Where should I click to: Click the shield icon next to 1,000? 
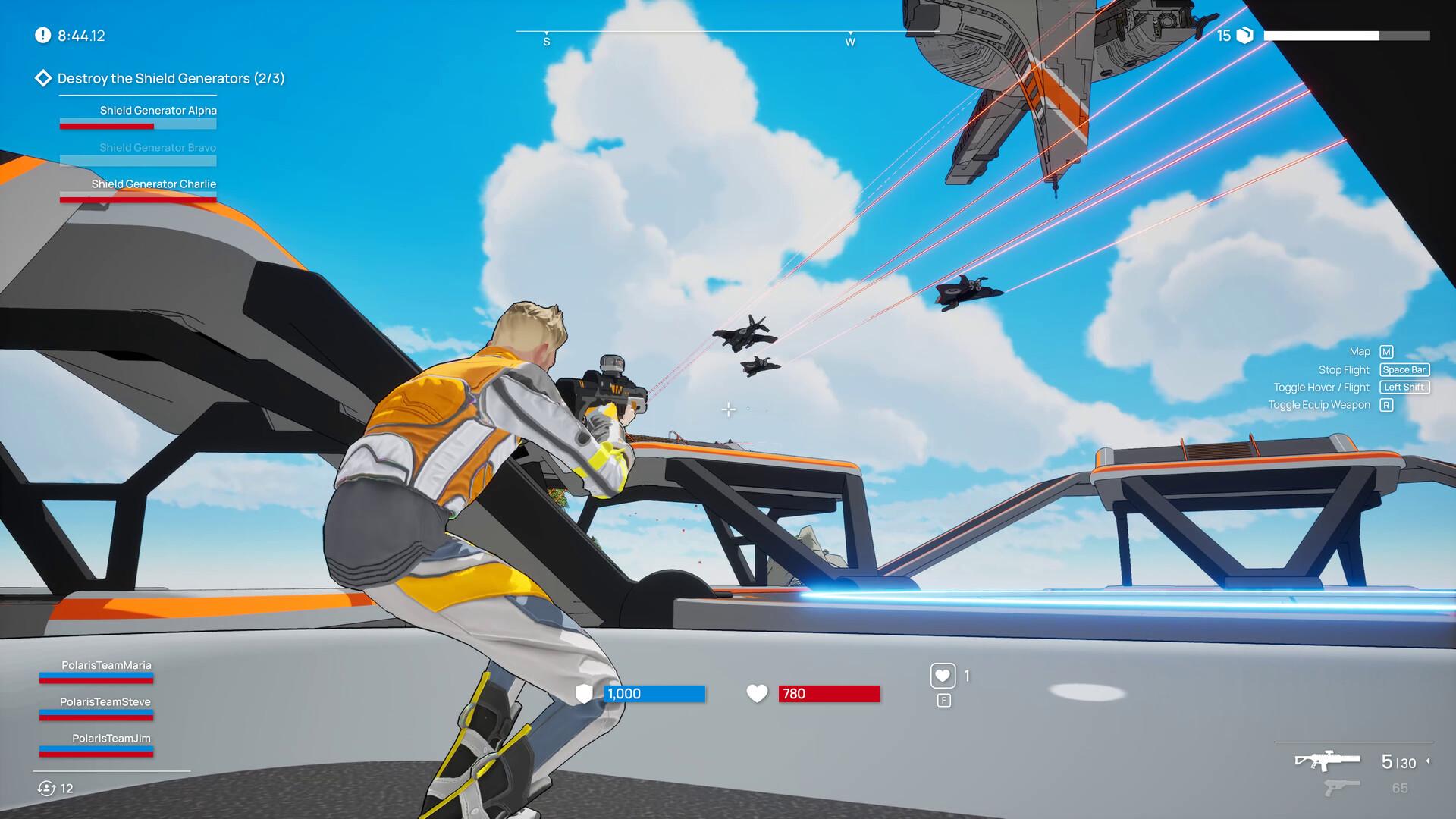[582, 693]
